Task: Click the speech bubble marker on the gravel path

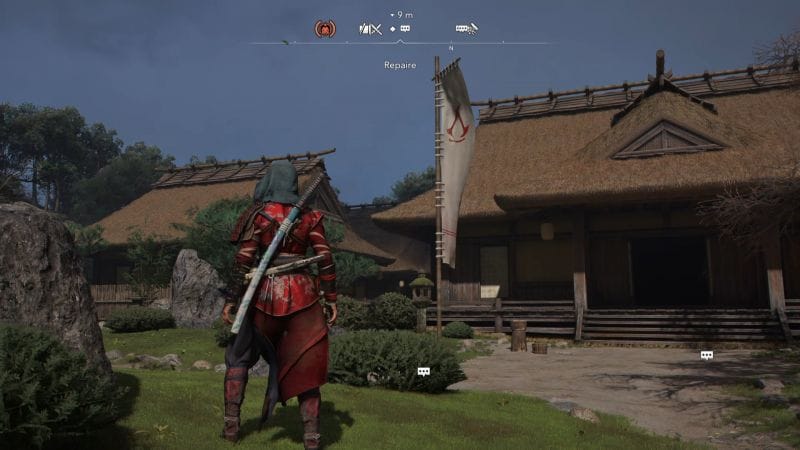Action: (707, 355)
